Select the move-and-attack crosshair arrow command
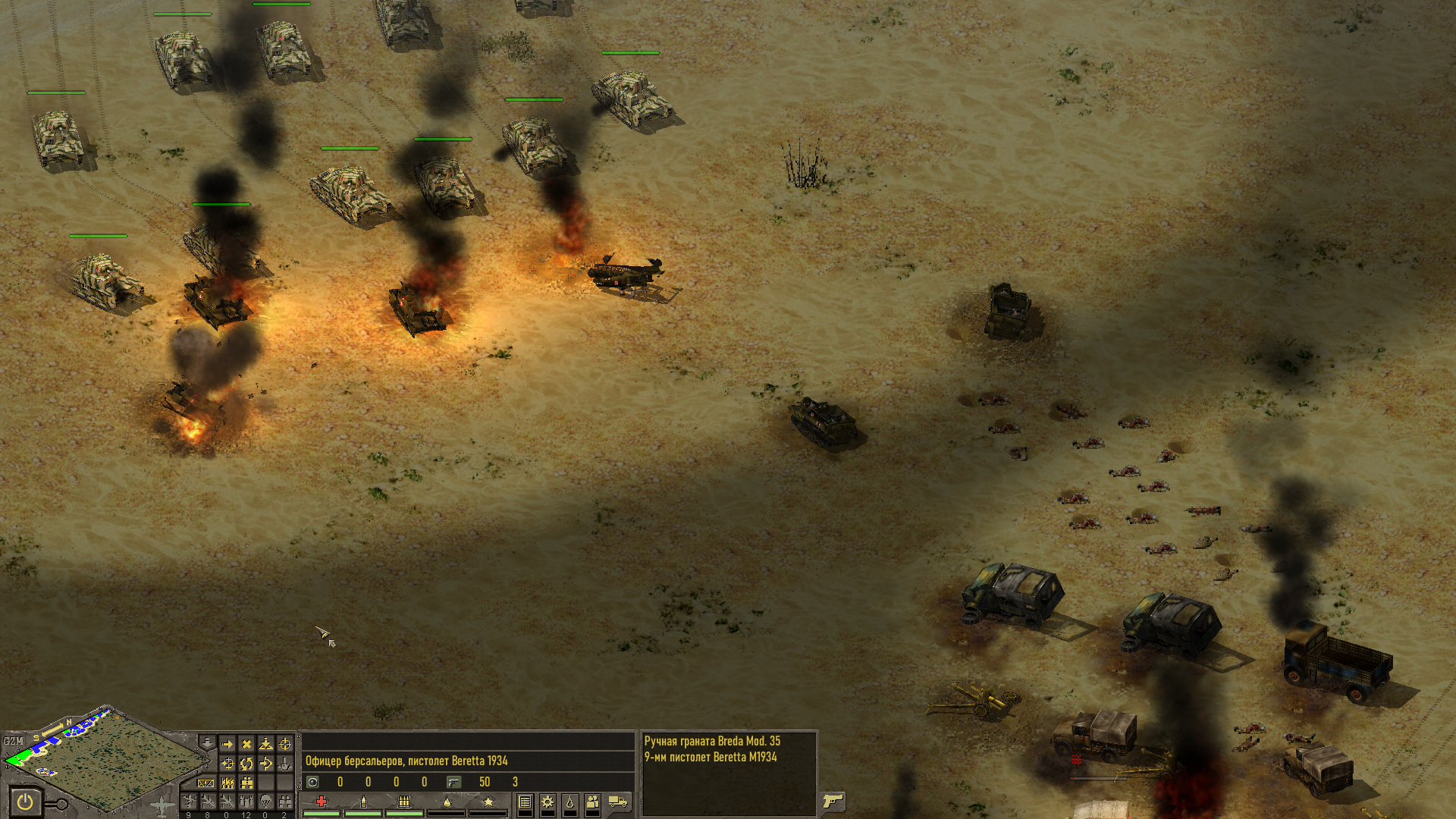This screenshot has width=1456, height=819. coord(227,764)
